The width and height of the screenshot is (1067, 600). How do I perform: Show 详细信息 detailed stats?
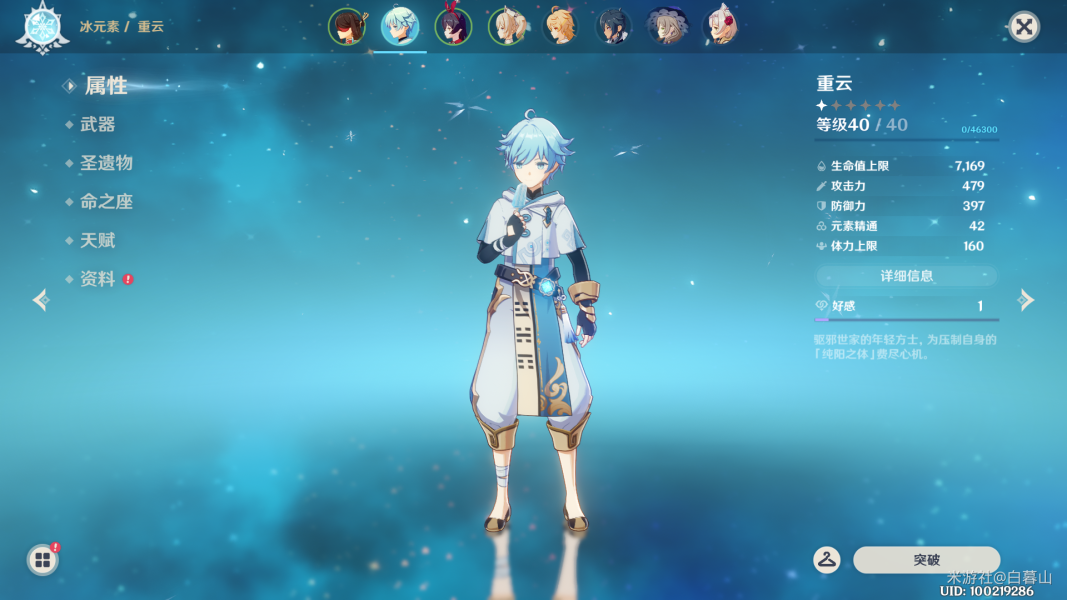[906, 276]
